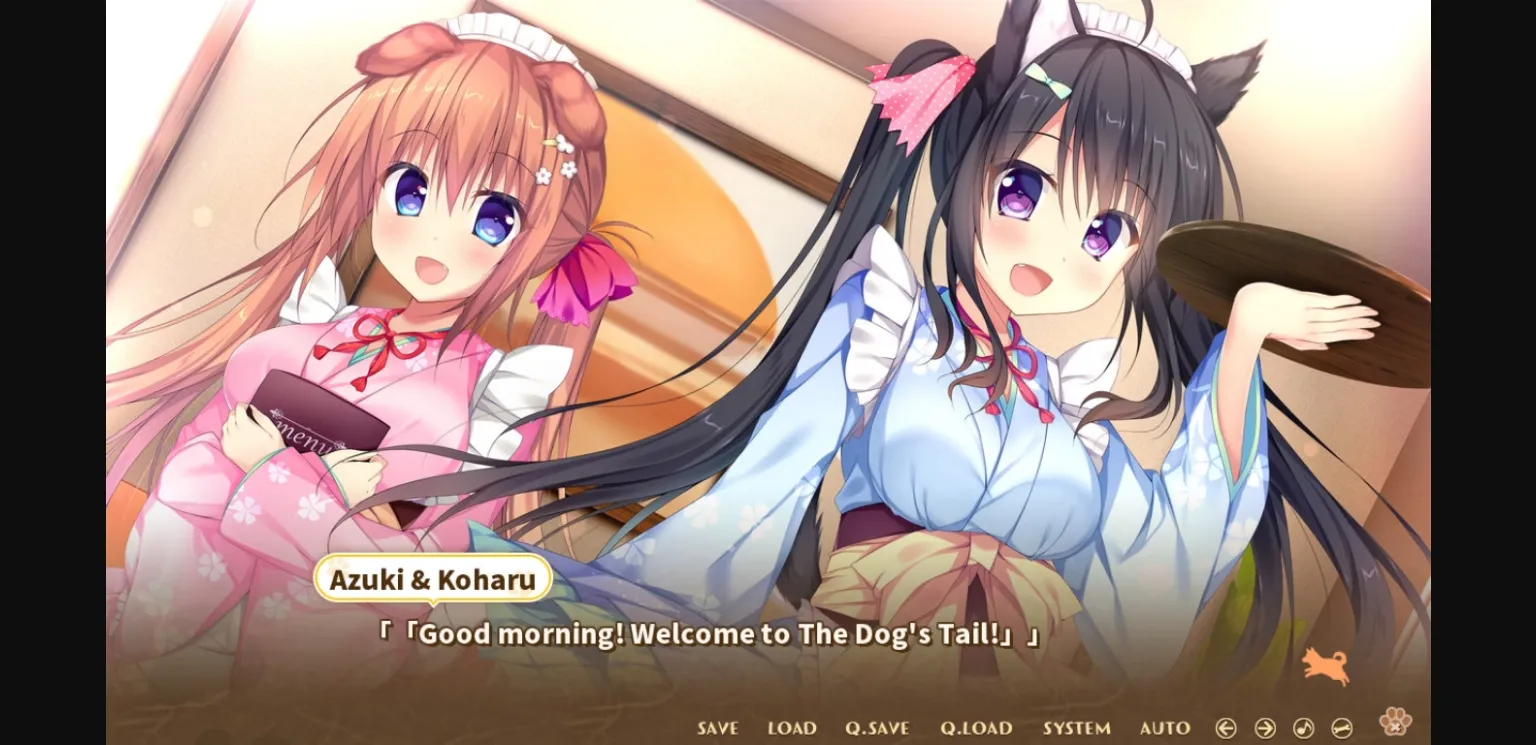Open the LOAD screen
The image size is (1536, 745).
tap(790, 728)
